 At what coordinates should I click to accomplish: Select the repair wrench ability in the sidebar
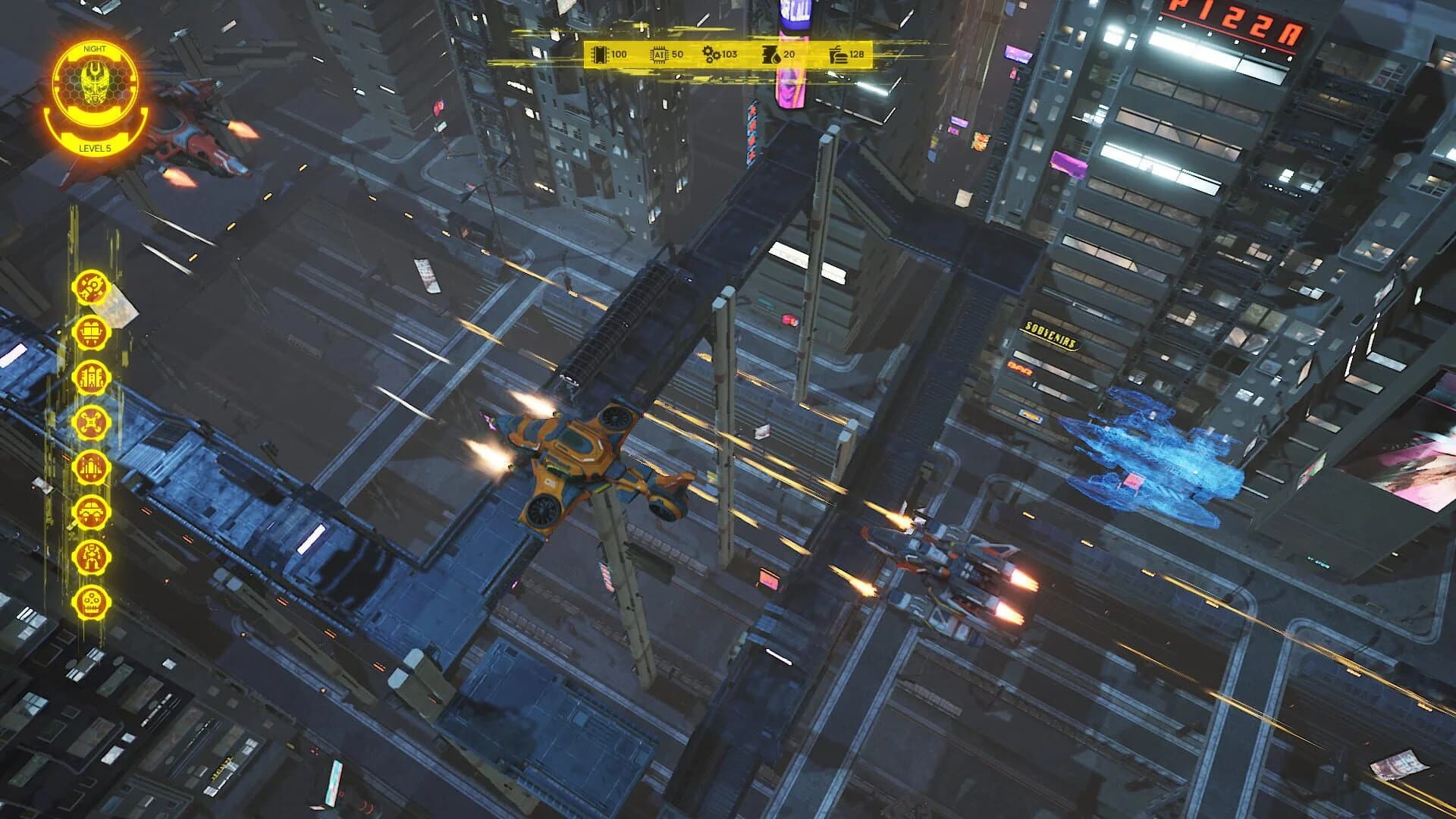91,288
